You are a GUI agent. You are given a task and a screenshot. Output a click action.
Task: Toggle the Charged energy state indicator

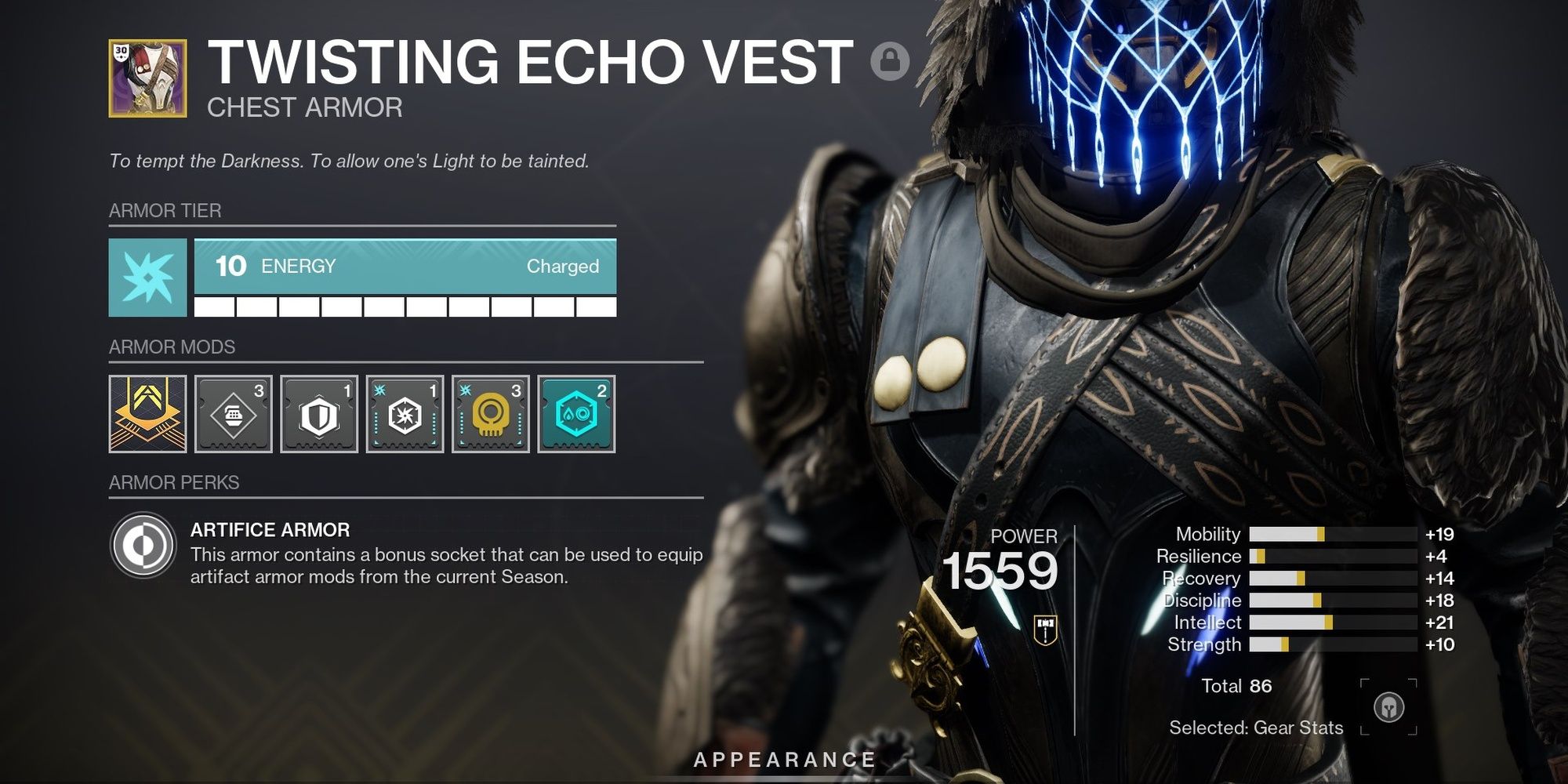coord(563,267)
